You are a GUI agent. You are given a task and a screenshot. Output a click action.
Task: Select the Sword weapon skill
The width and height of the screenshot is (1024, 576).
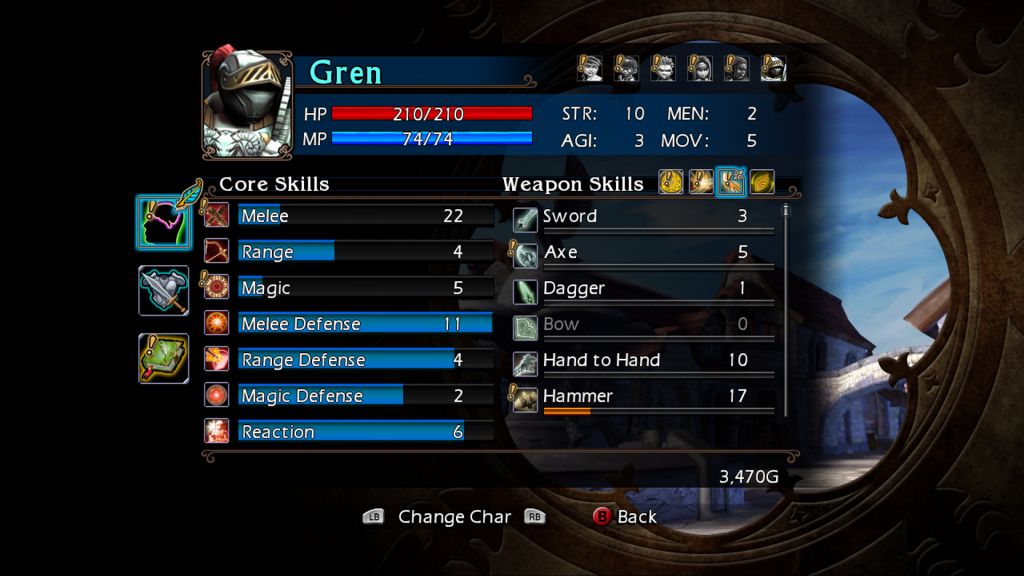pyautogui.click(x=645, y=217)
